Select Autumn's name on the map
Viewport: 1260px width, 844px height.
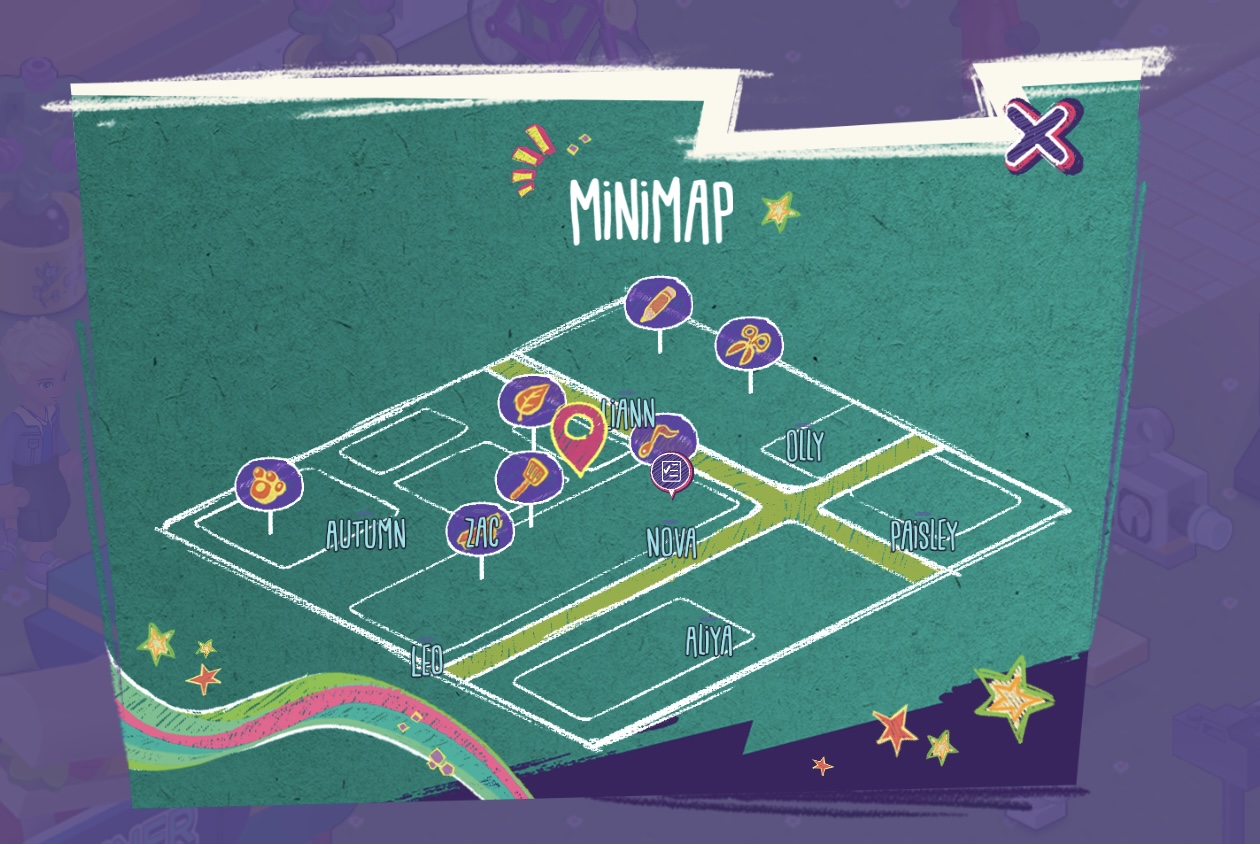[366, 535]
